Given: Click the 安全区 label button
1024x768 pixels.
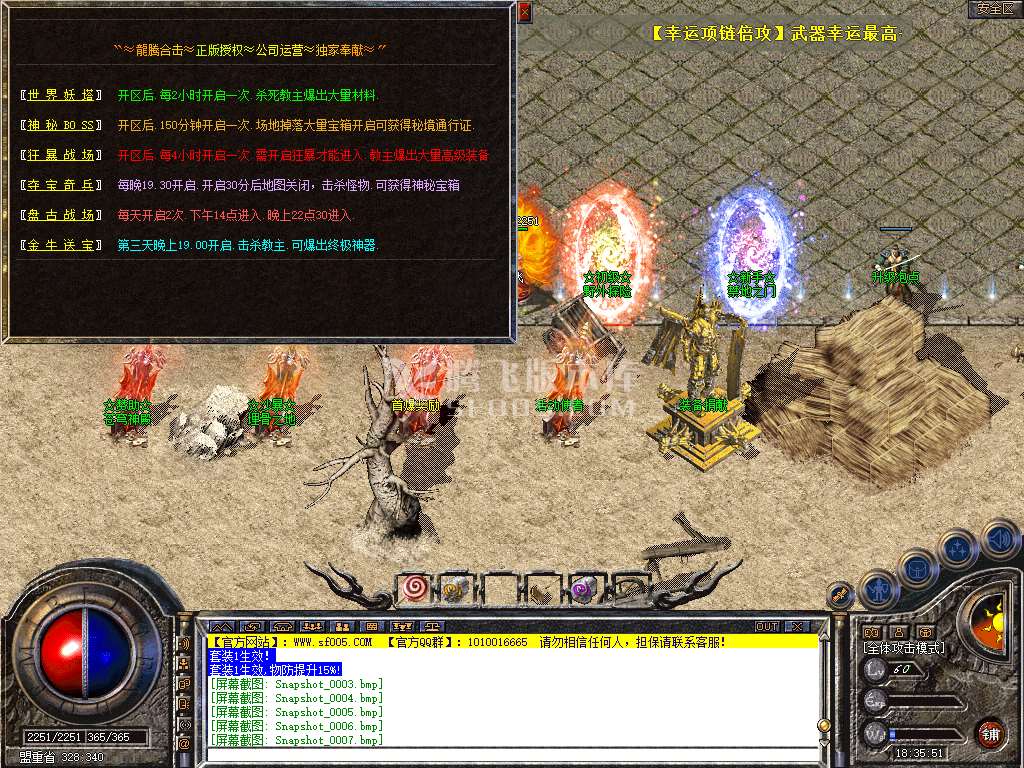Looking at the screenshot, I should coord(994,9).
